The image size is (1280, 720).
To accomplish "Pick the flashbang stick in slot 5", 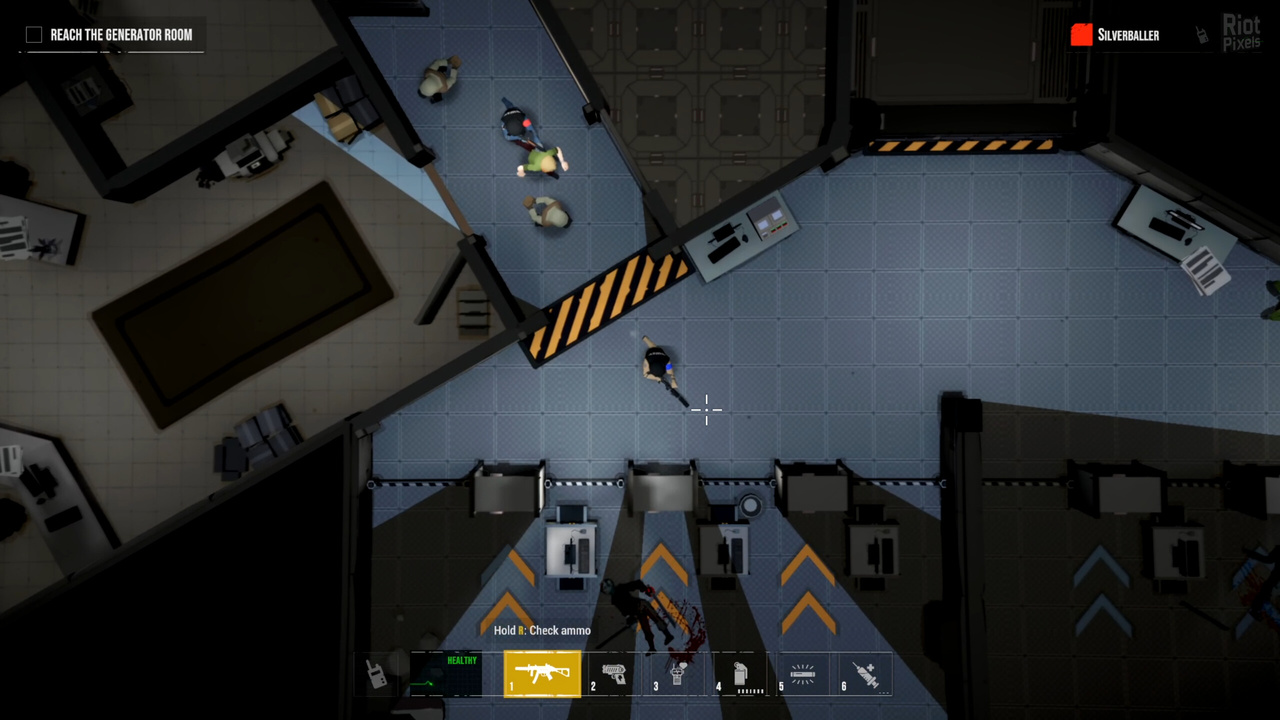I will click(x=802, y=674).
